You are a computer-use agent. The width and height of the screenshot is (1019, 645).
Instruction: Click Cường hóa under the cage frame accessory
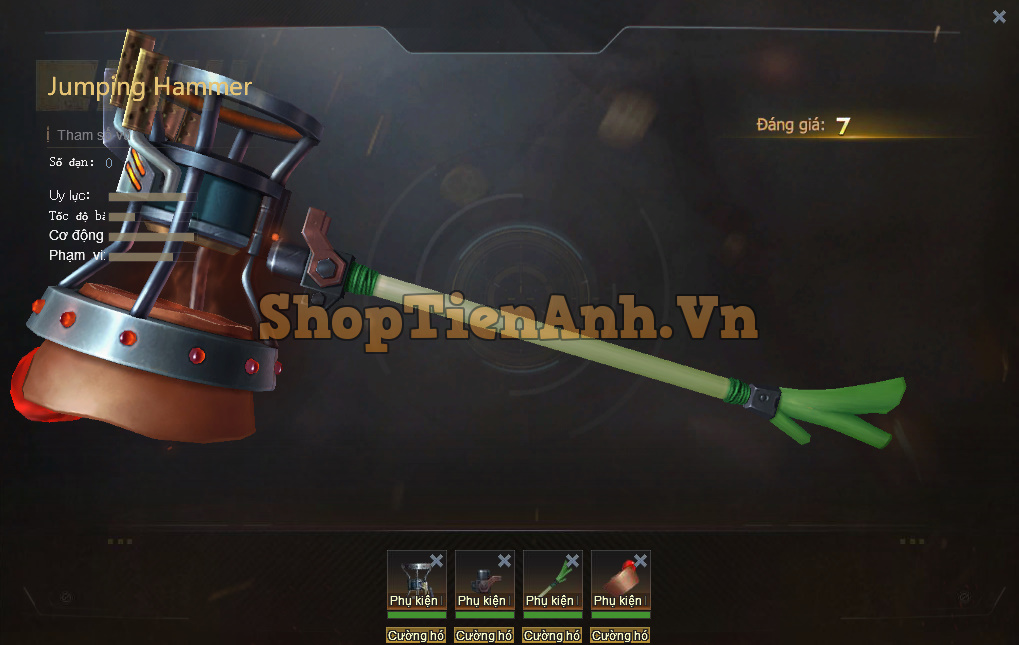[416, 636]
